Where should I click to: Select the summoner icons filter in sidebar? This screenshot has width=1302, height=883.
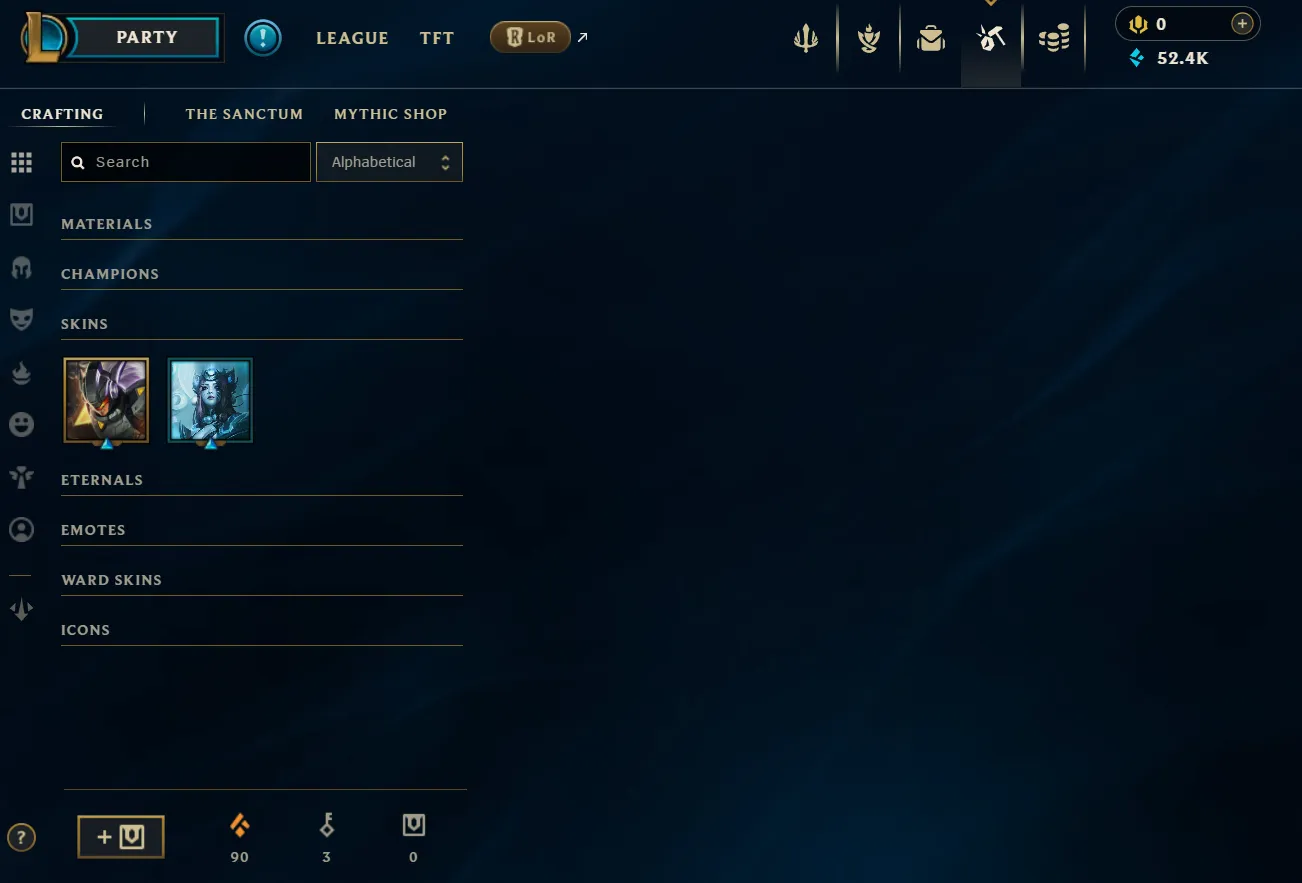pos(21,529)
